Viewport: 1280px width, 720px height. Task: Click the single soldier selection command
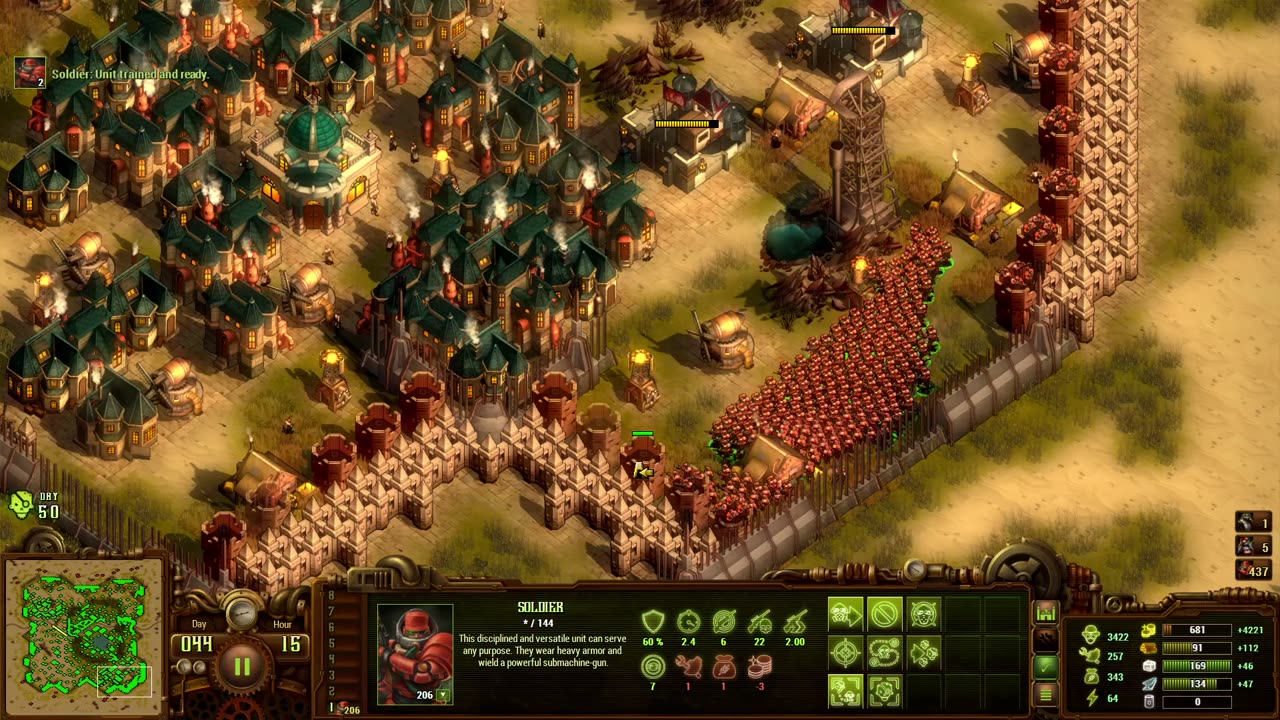885,691
